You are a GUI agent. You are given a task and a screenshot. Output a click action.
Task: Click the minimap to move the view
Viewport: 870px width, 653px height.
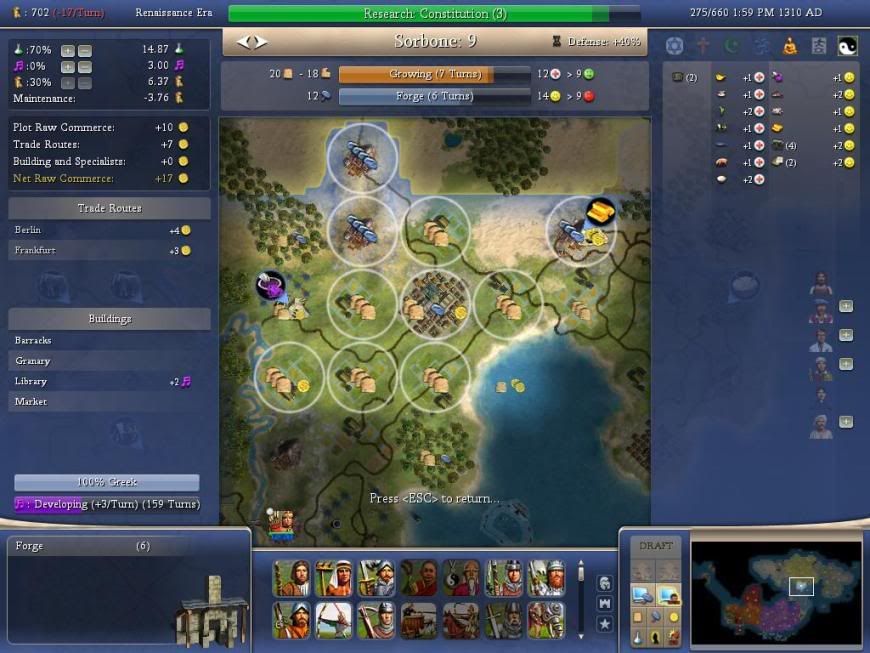tap(775, 590)
